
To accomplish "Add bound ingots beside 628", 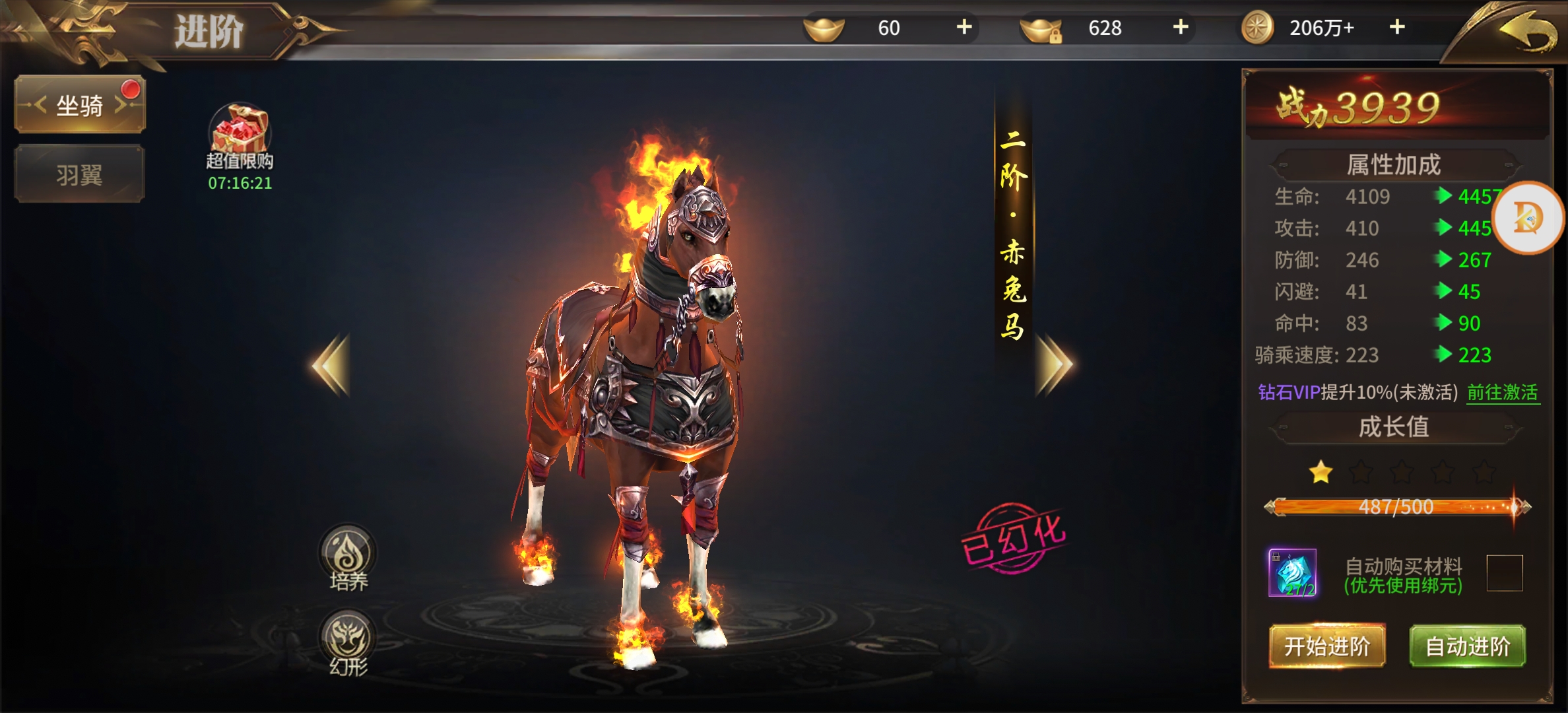I will coord(1181,27).
